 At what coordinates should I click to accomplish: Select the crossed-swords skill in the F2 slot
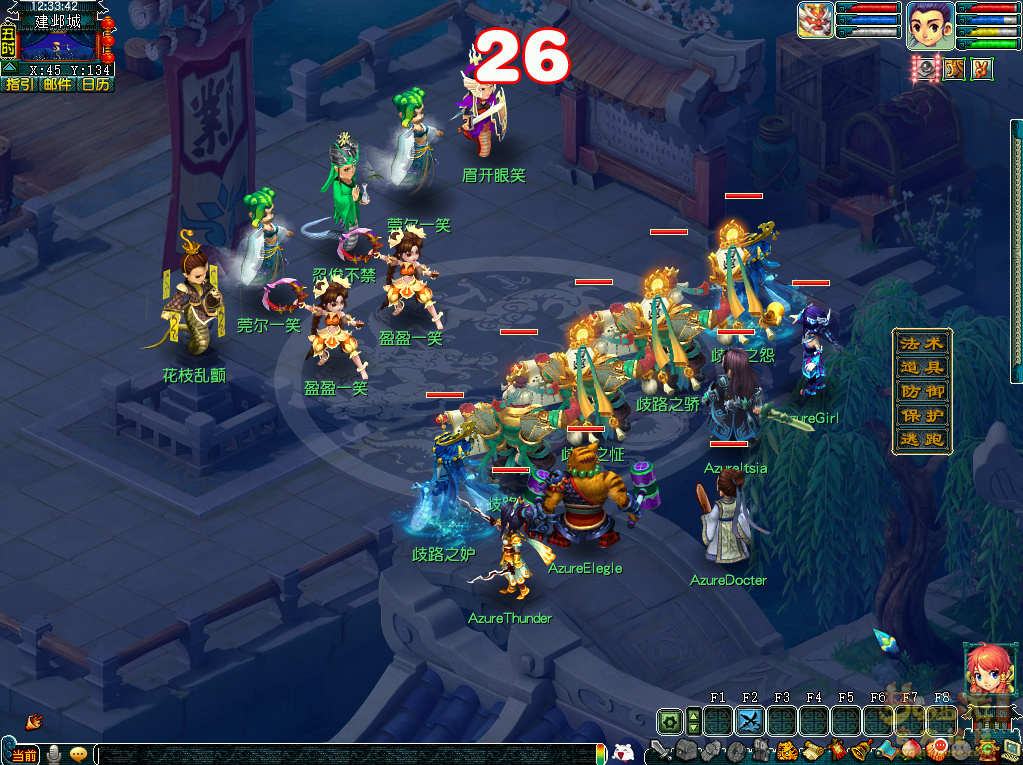point(750,720)
